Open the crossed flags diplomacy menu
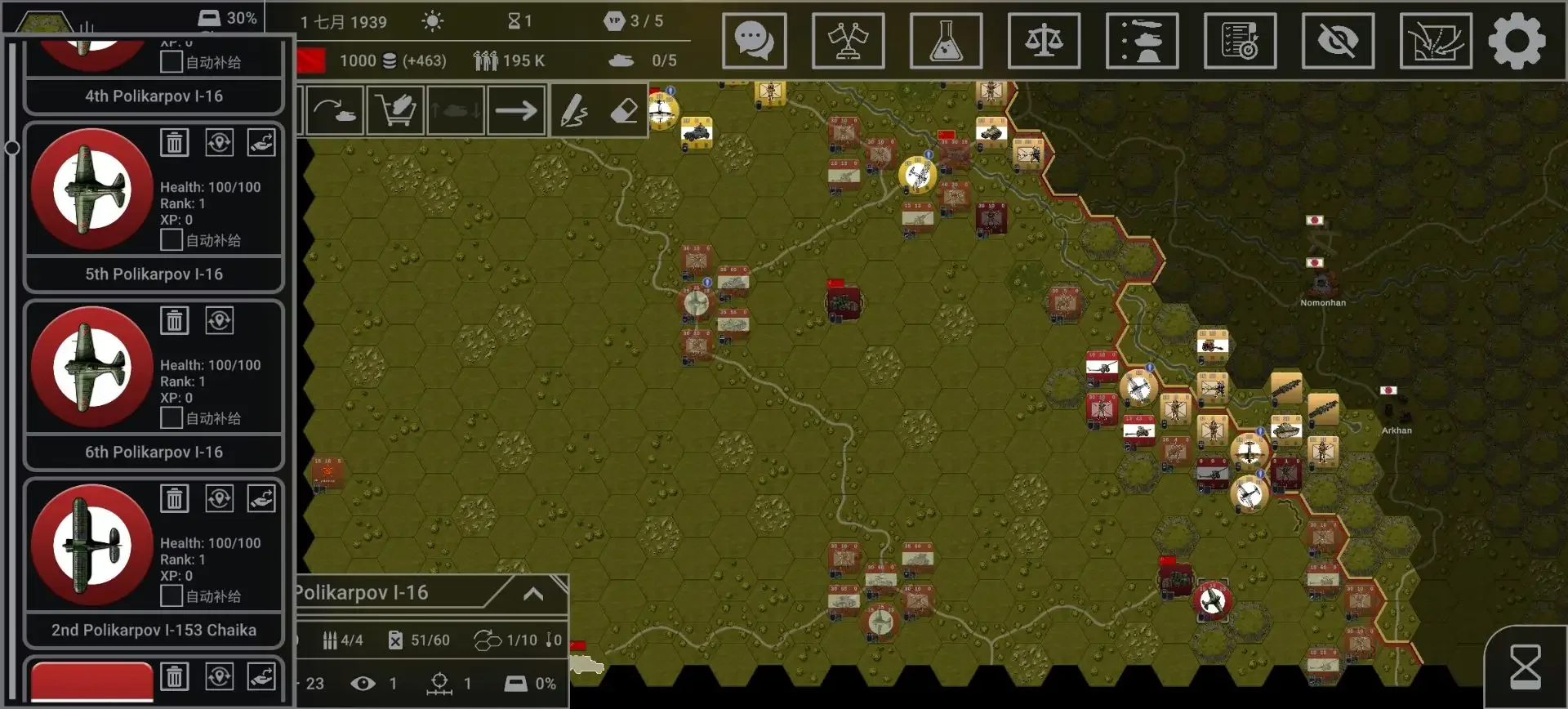The width and height of the screenshot is (1568, 709). click(848, 41)
